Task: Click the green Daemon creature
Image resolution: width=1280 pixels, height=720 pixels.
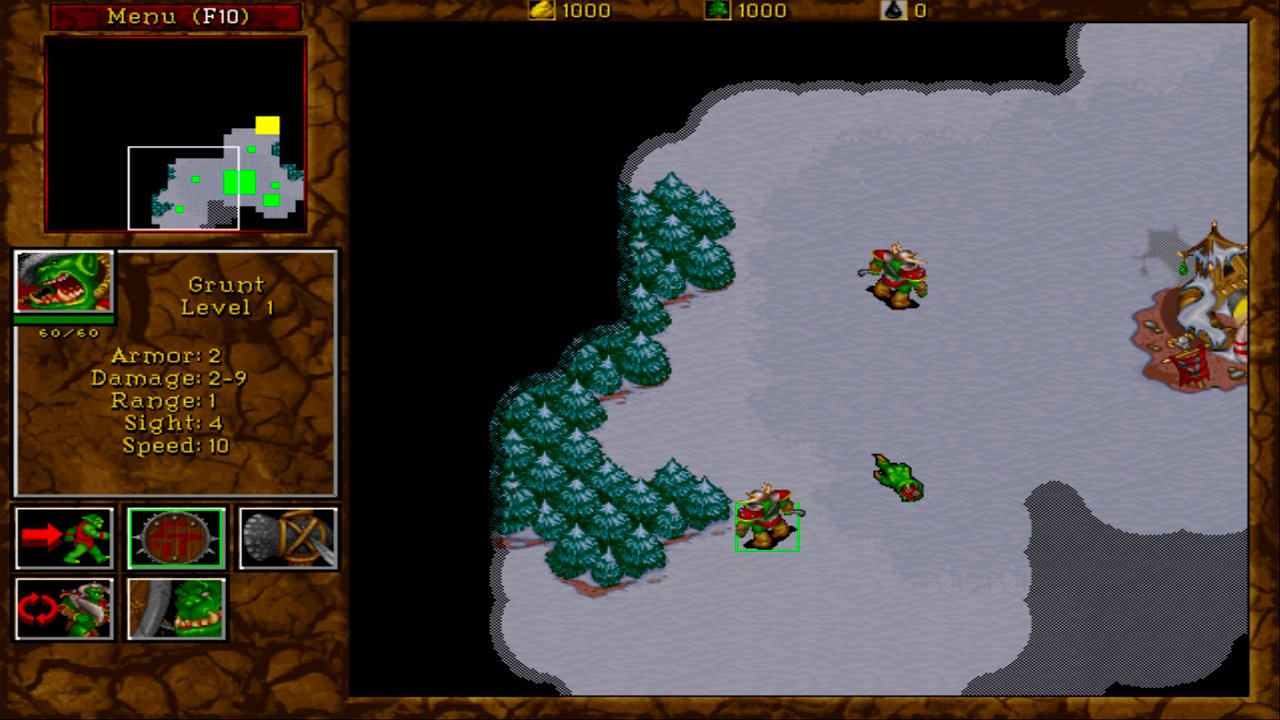Action: (x=896, y=478)
